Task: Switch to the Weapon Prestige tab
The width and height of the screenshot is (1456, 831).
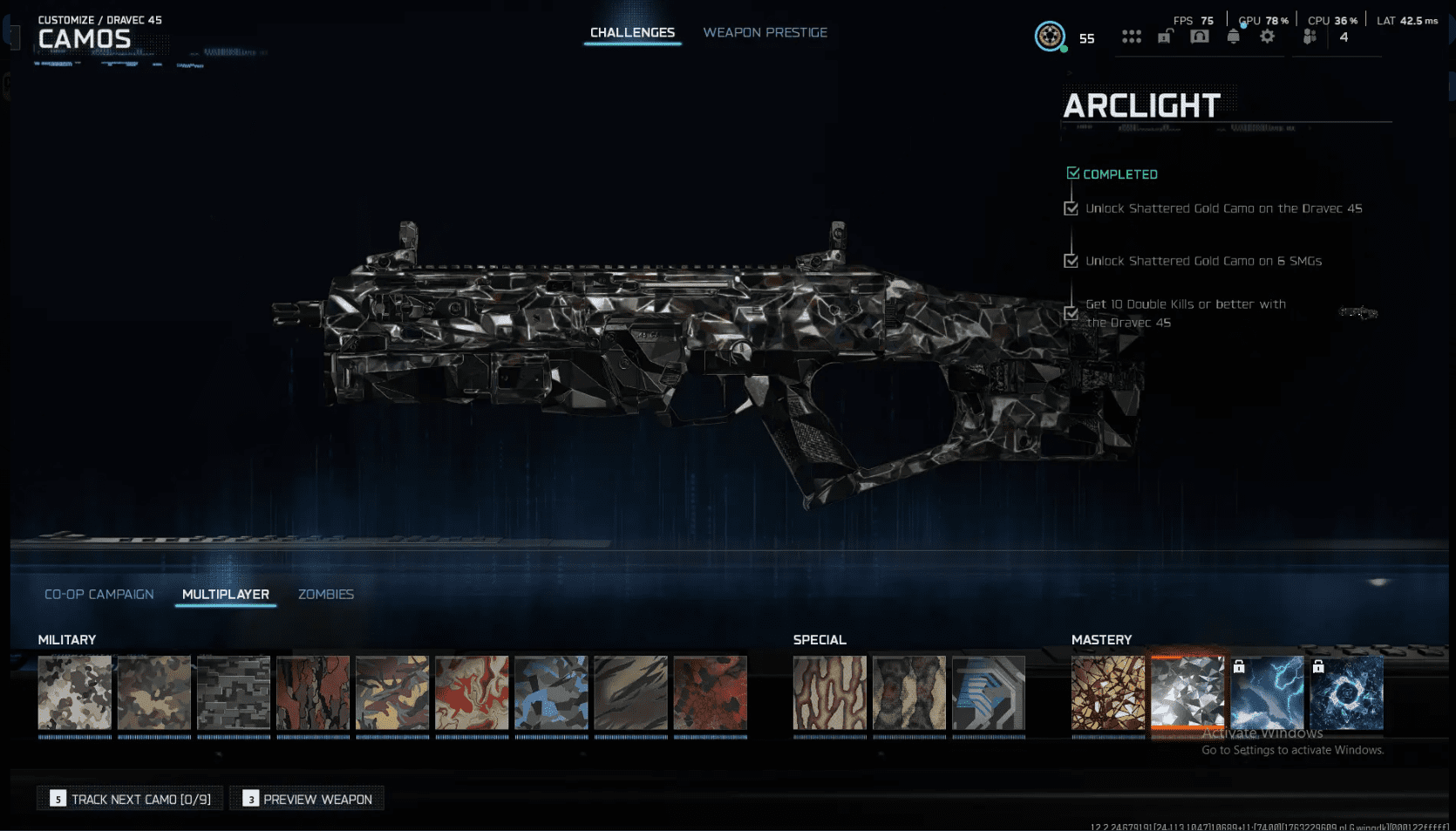Action: (x=765, y=33)
